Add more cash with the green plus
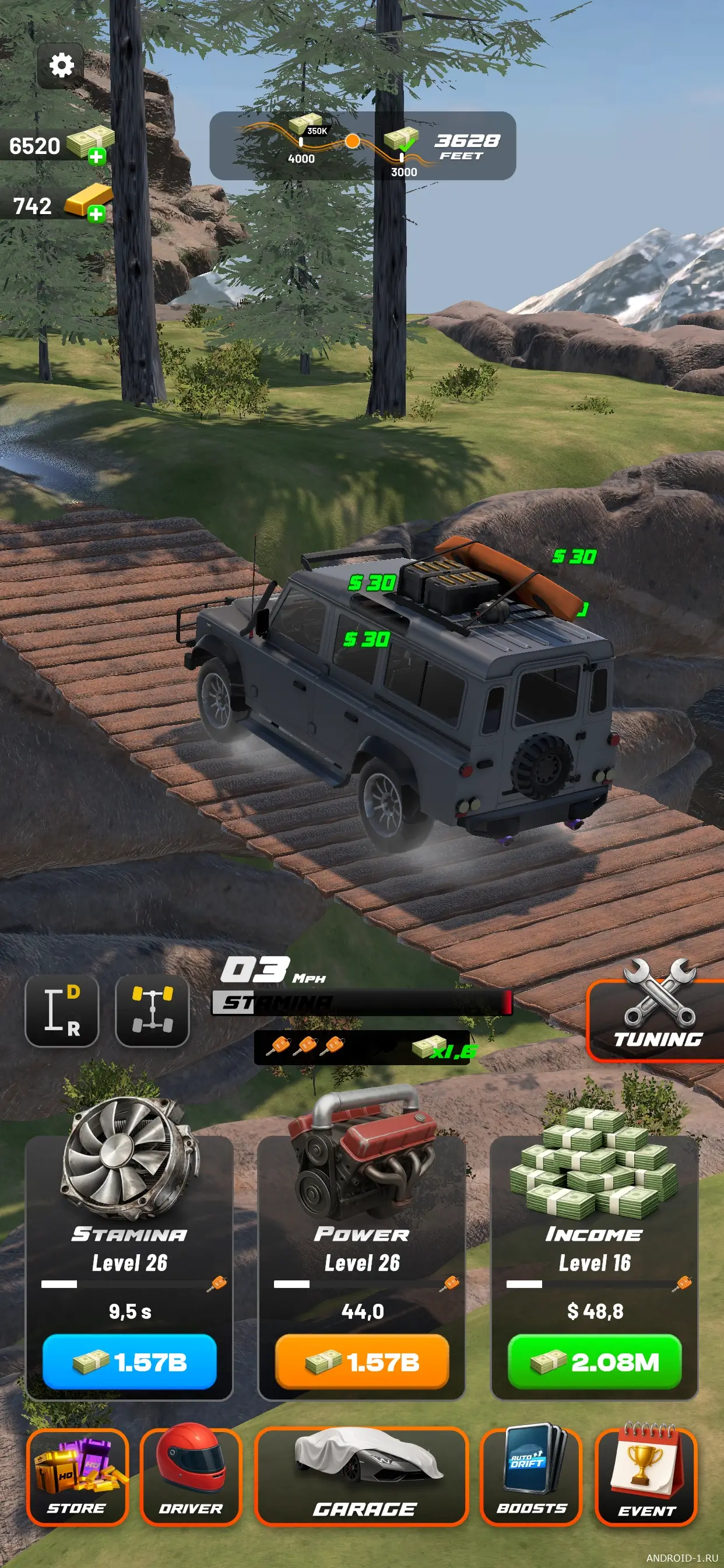Image resolution: width=724 pixels, height=1568 pixels. click(x=96, y=156)
